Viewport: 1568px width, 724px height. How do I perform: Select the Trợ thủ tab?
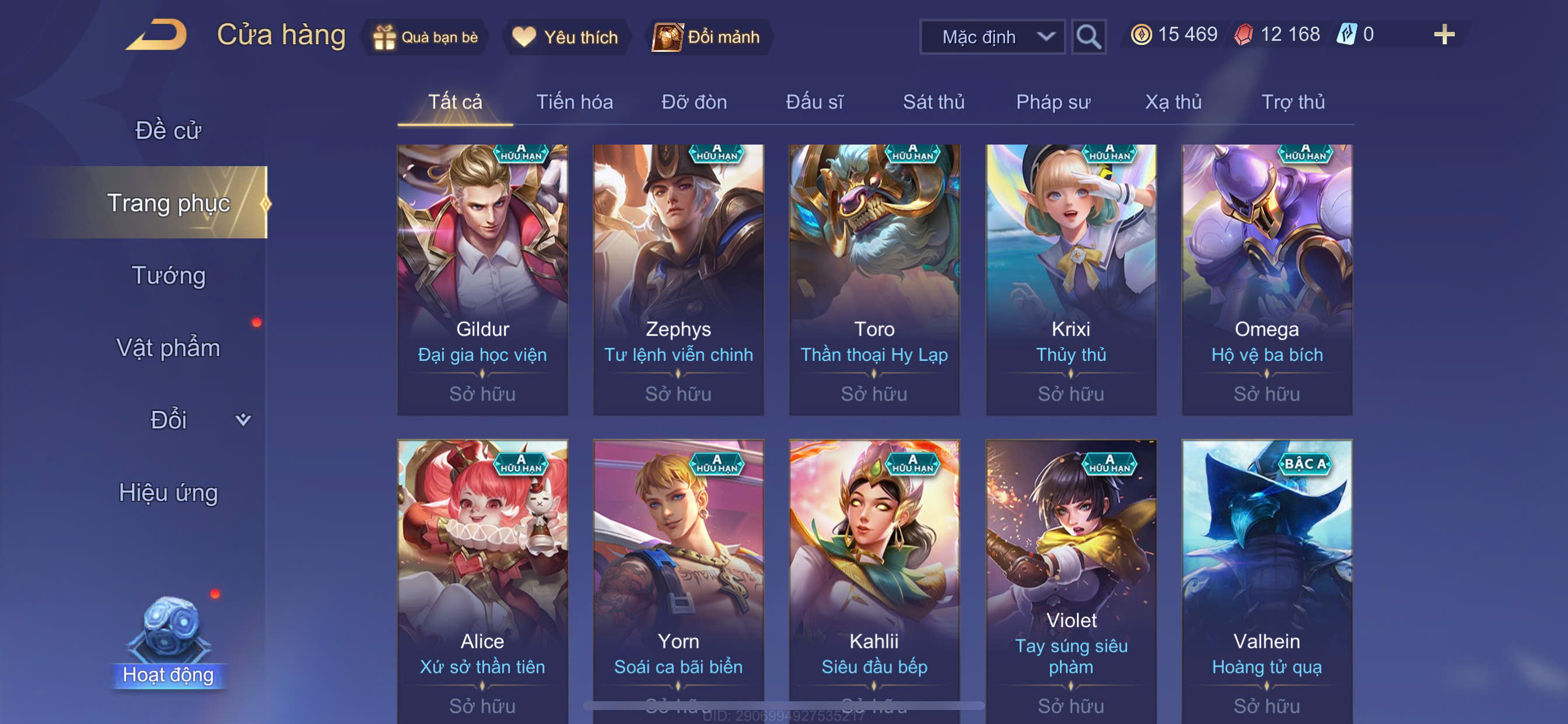1293,102
